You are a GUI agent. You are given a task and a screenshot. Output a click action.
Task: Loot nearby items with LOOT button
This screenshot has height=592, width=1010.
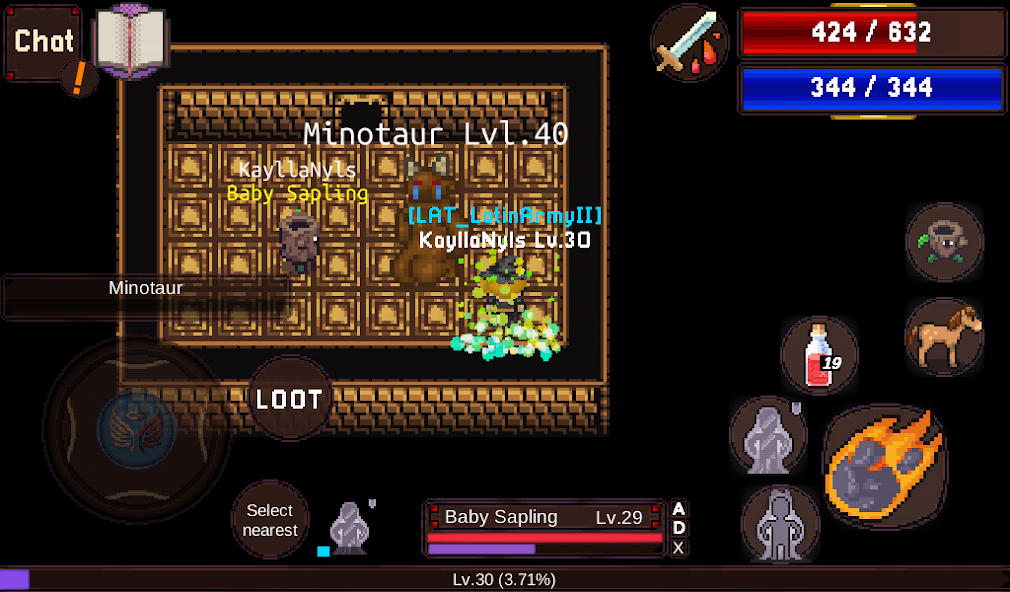tap(290, 399)
